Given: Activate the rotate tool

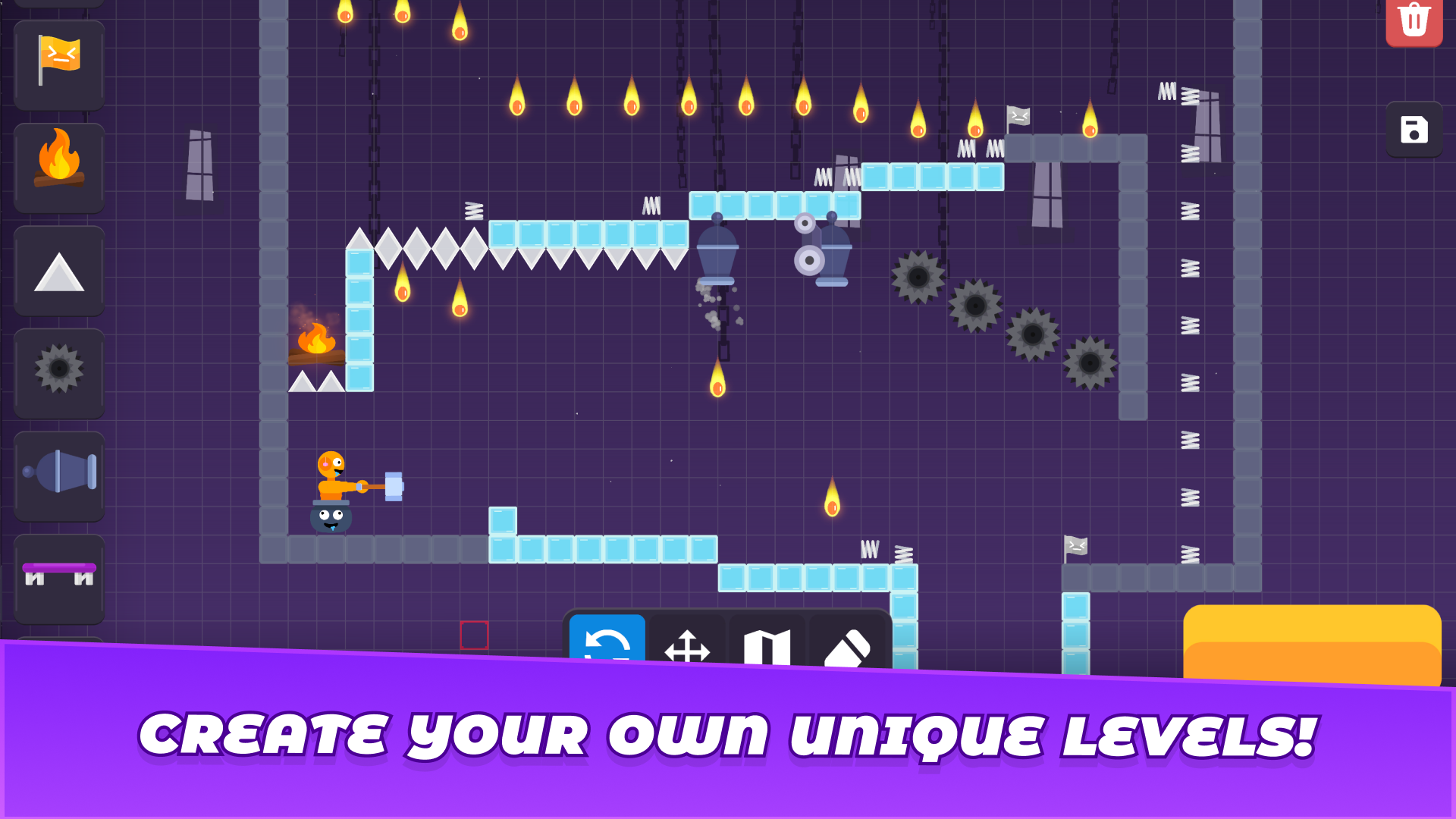Looking at the screenshot, I should coord(607,645).
